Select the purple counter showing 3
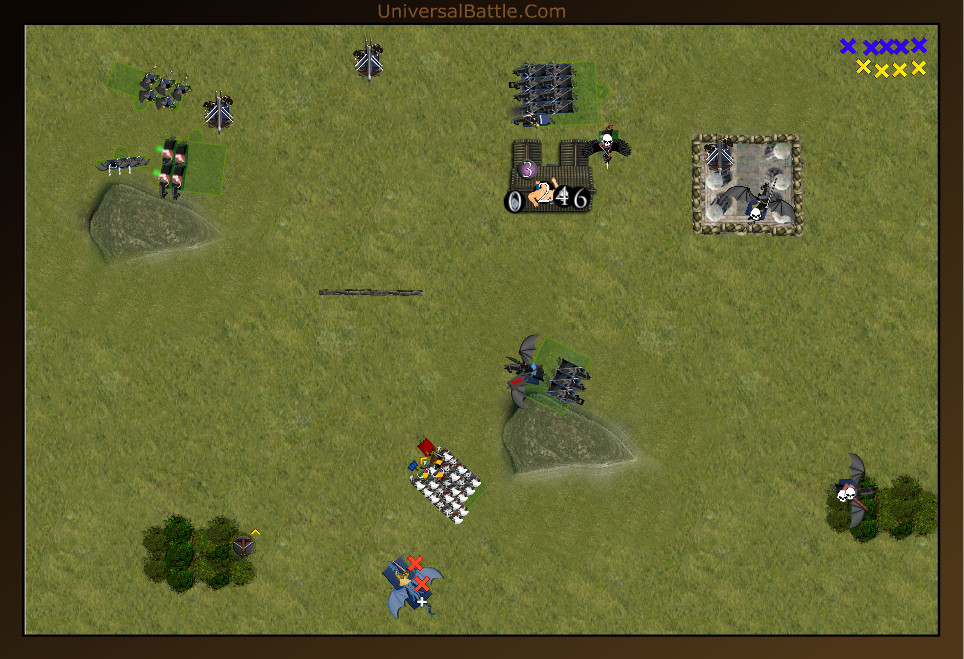The width and height of the screenshot is (964, 659). [x=527, y=170]
